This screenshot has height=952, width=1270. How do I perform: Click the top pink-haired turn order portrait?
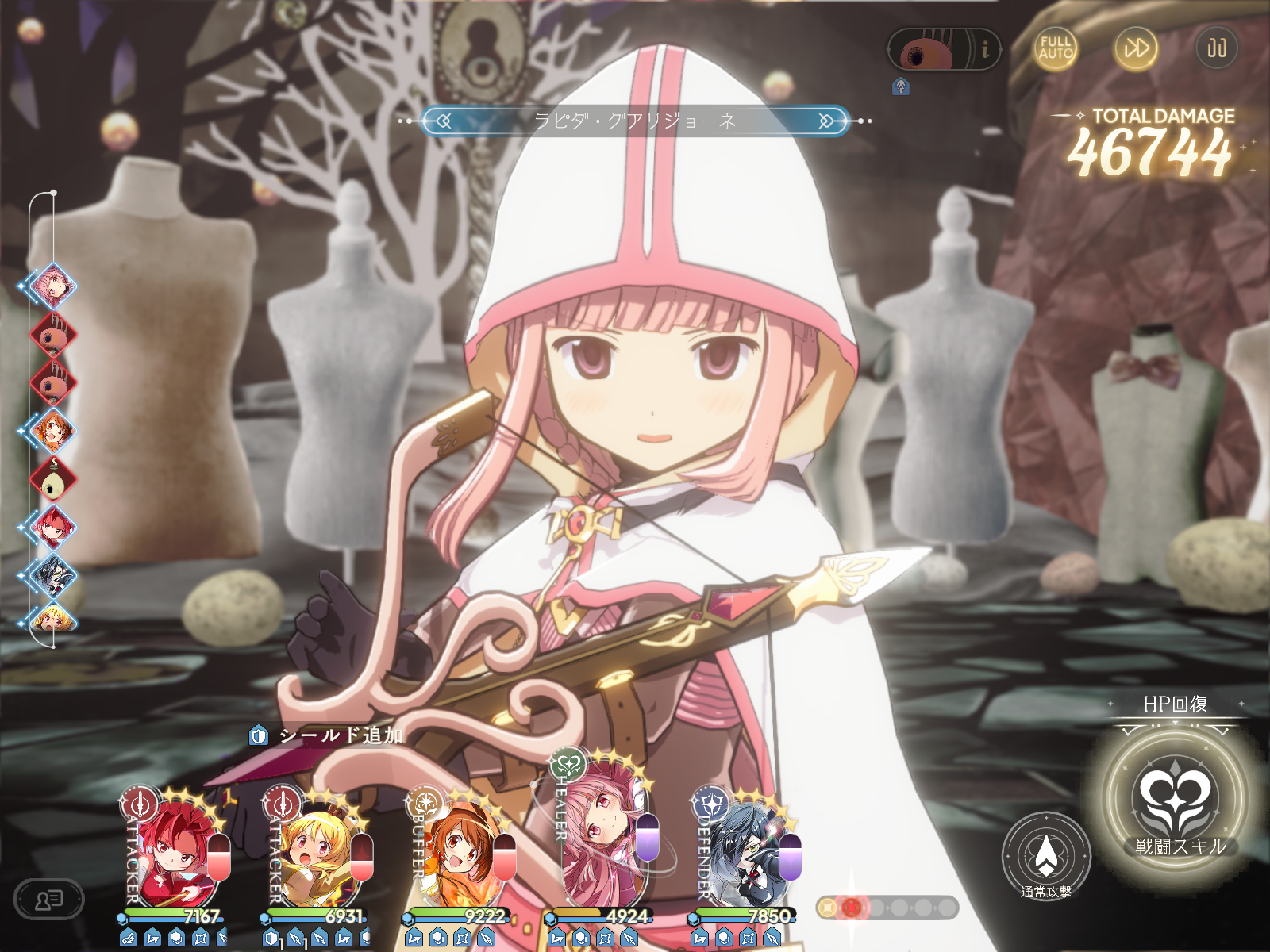pyautogui.click(x=52, y=286)
